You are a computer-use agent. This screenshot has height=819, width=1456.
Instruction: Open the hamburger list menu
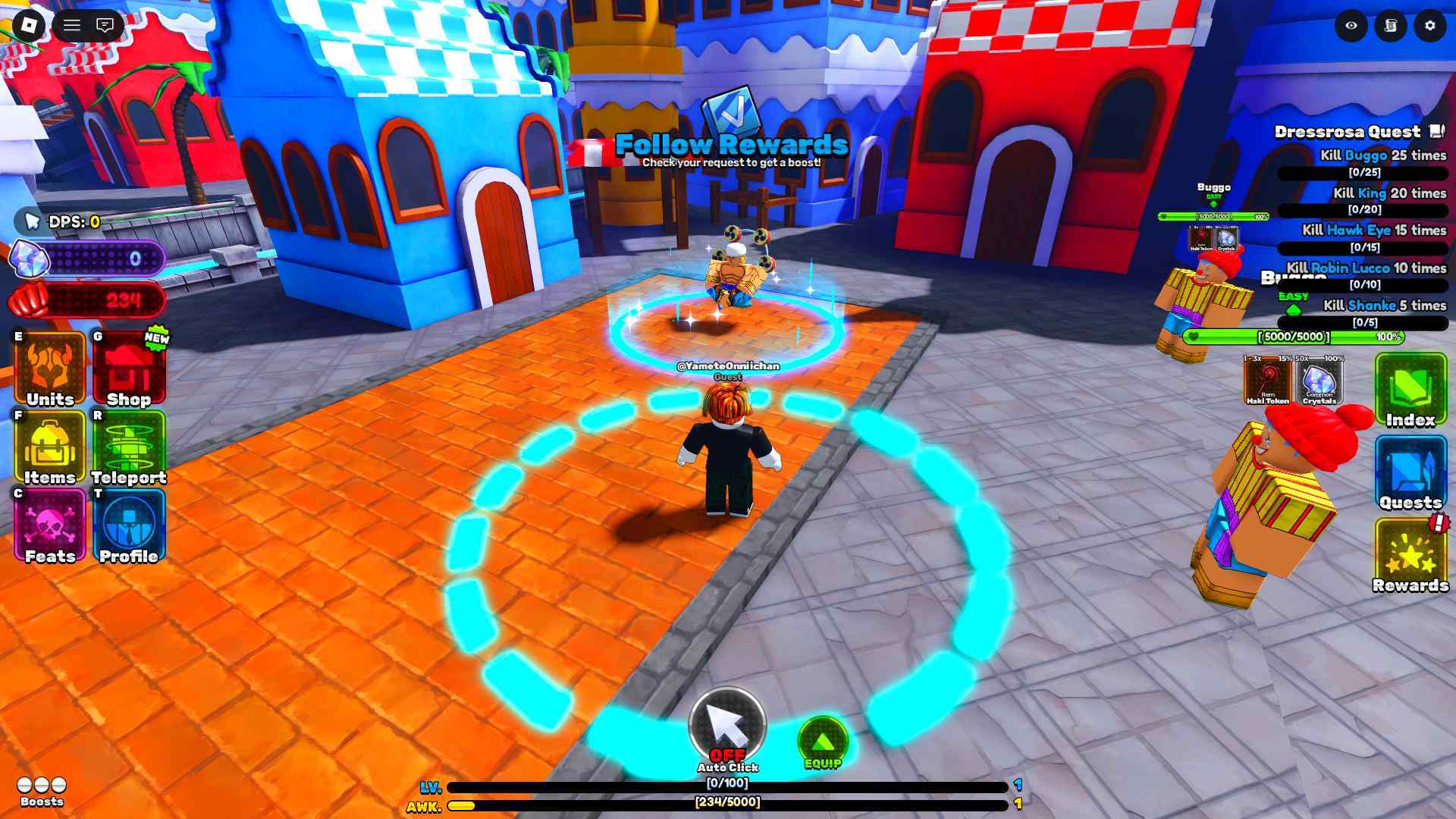pos(72,26)
